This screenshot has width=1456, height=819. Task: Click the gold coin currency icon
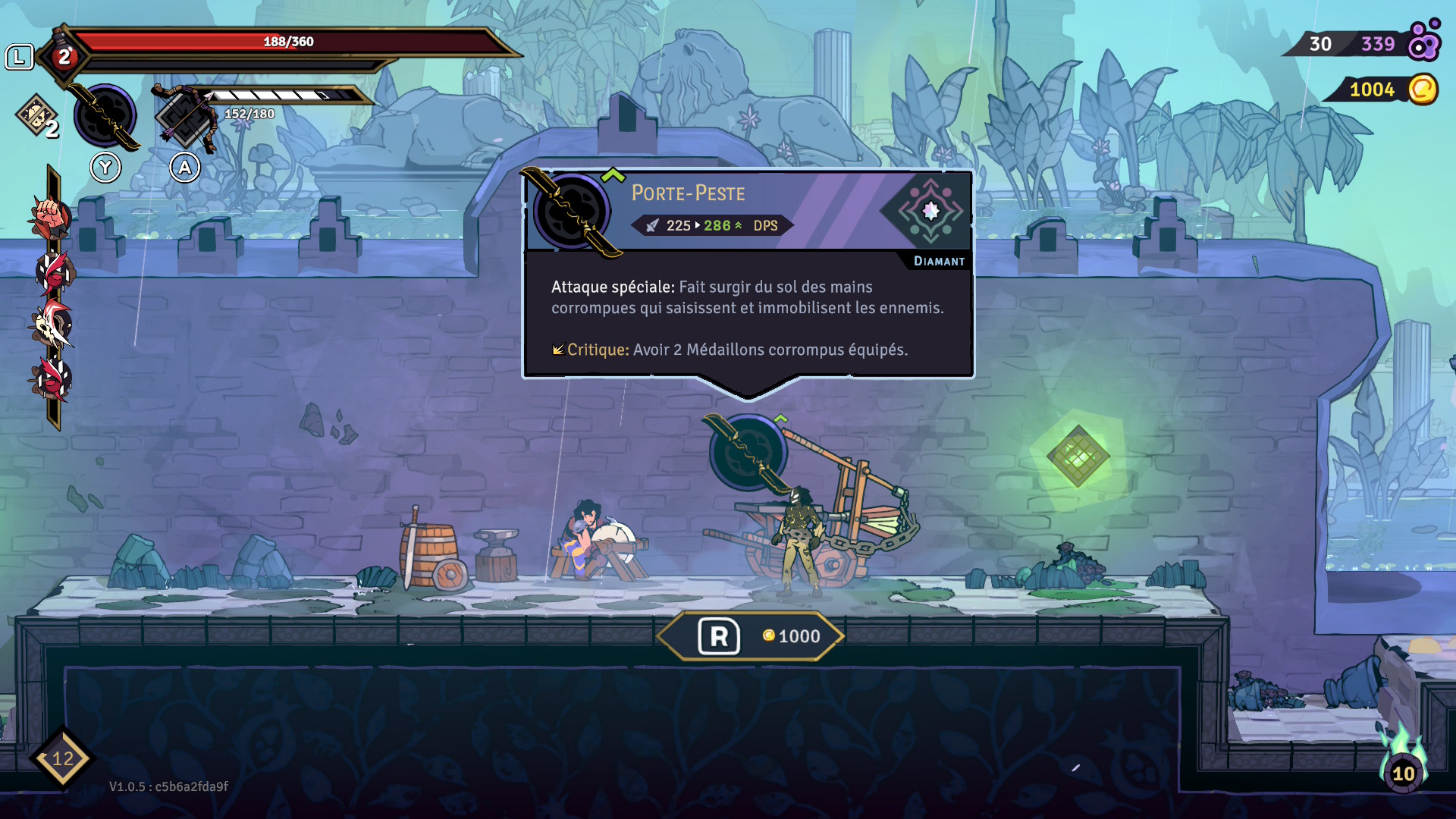(1423, 89)
